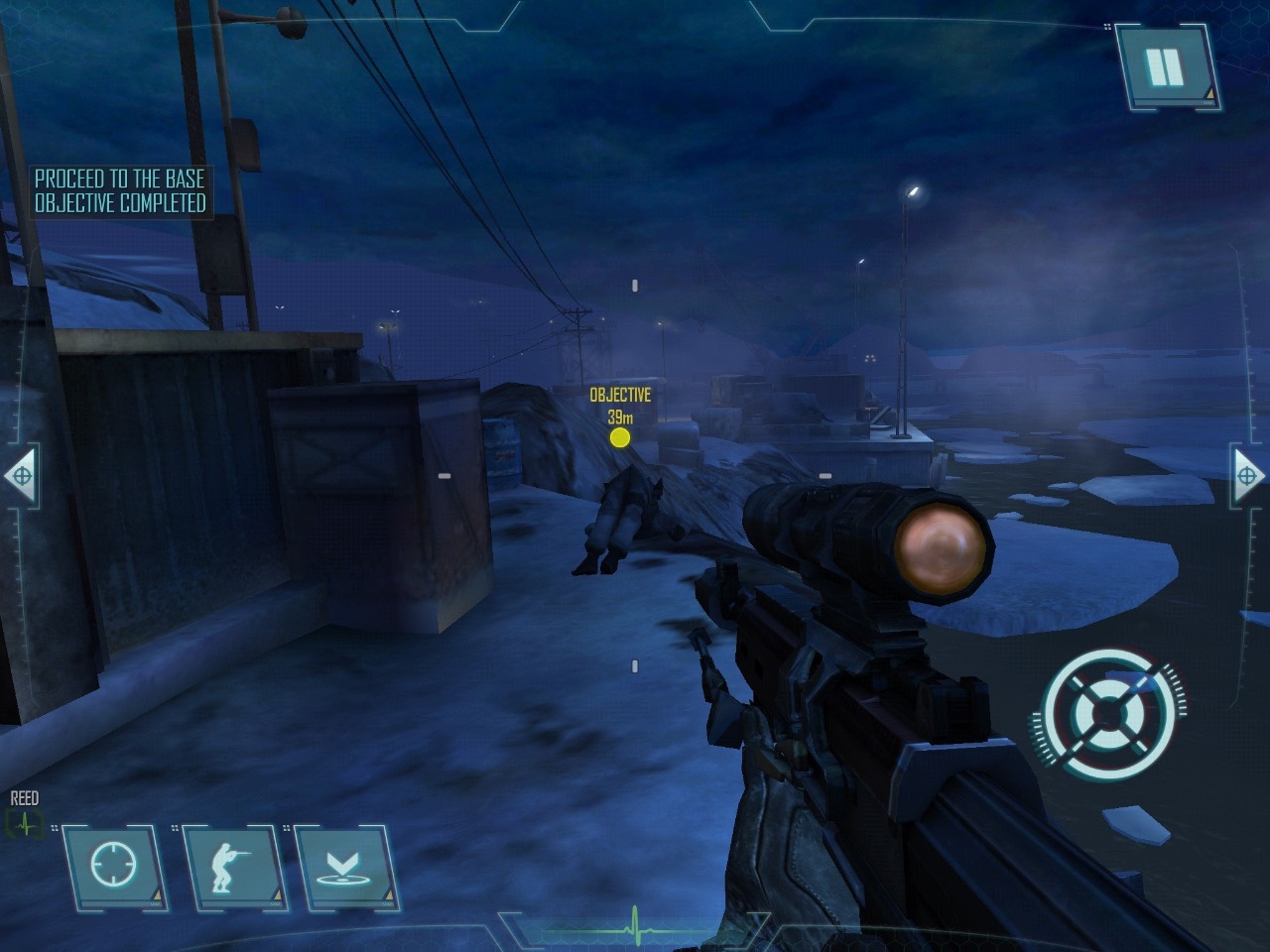The width and height of the screenshot is (1270, 952).
Task: Pause the game
Action: coord(1165,66)
